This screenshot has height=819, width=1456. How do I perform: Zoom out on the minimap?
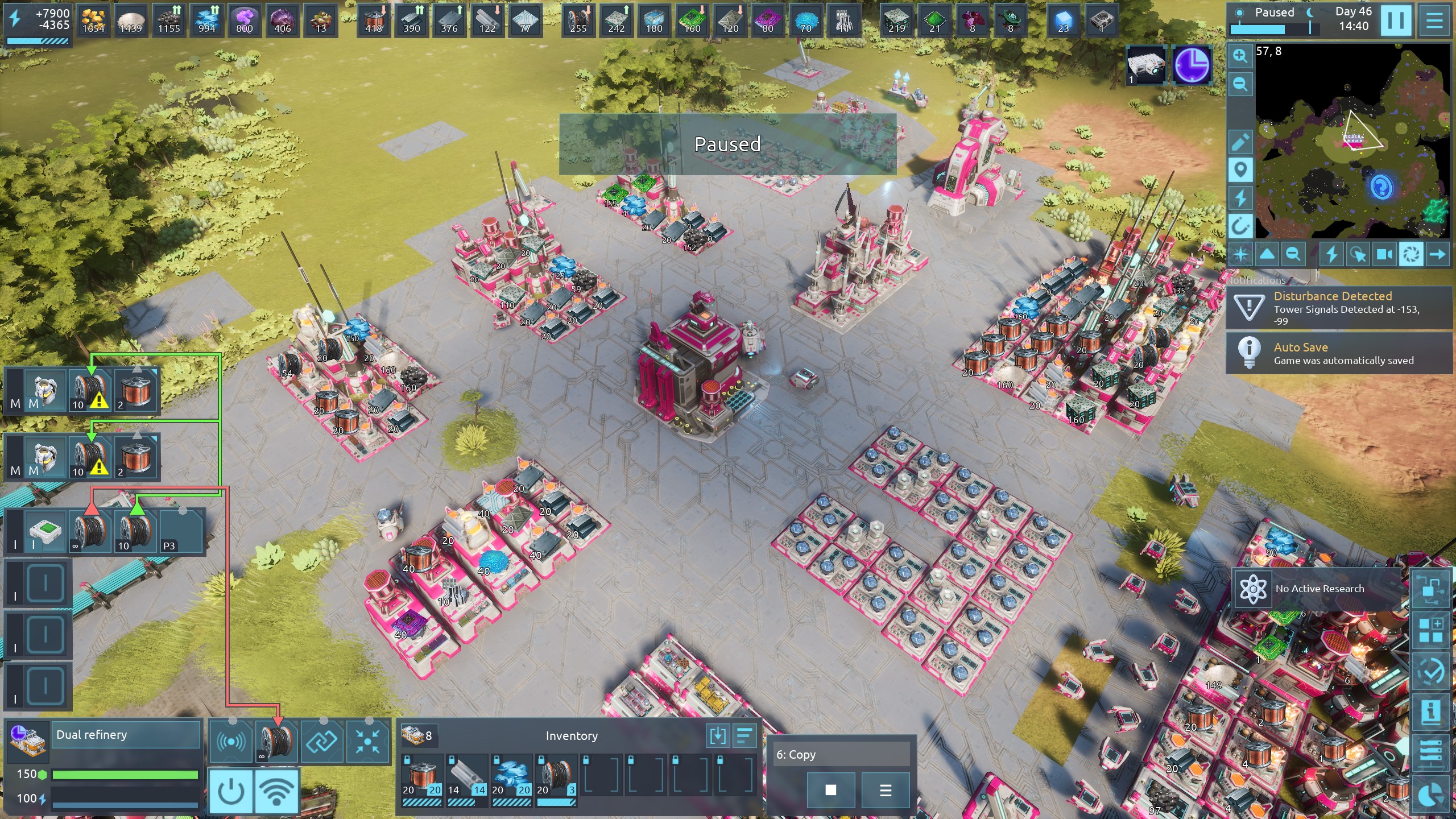click(x=1240, y=84)
